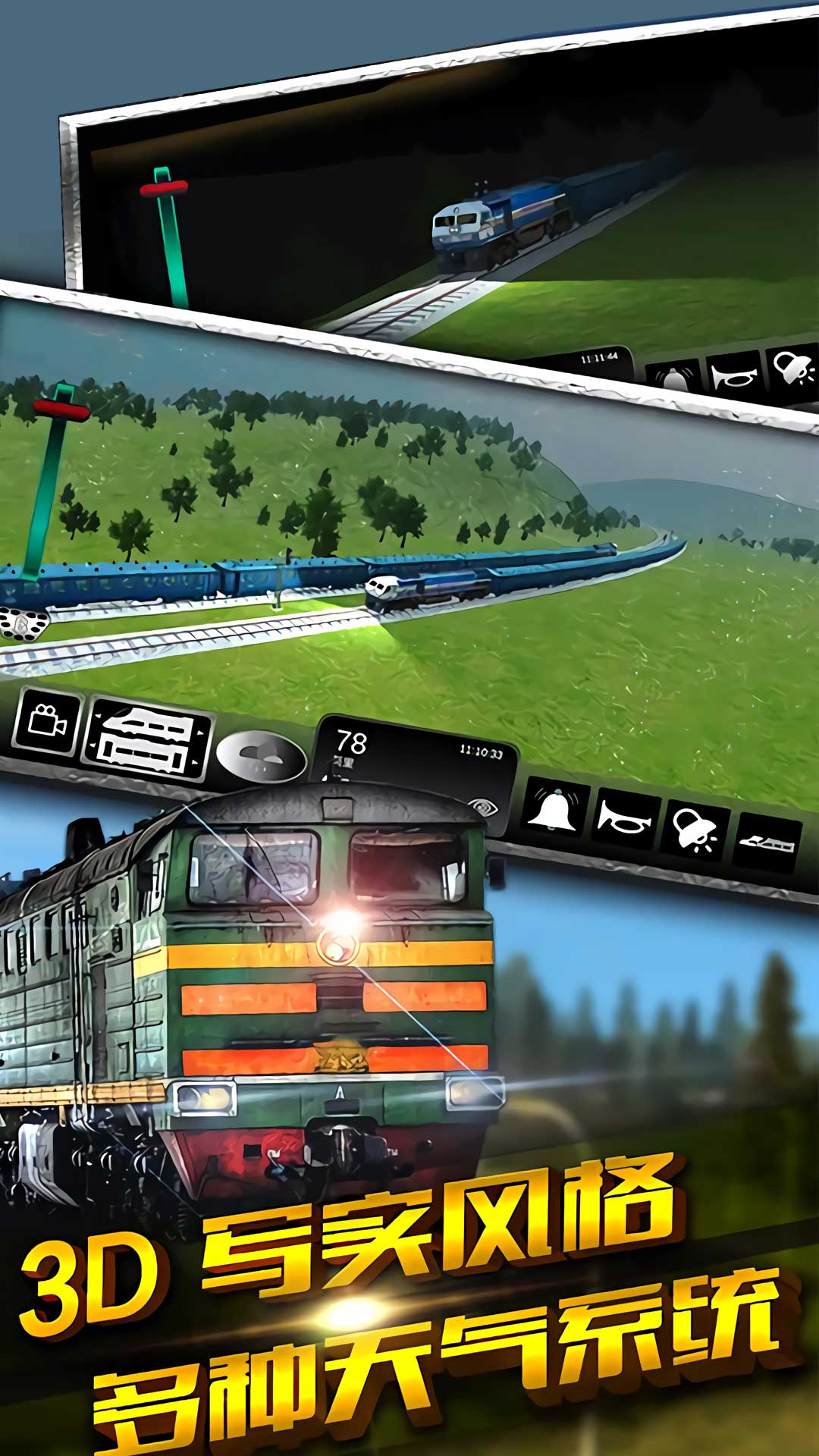Change weather using the round cloud button
The height and width of the screenshot is (1456, 819).
[261, 755]
